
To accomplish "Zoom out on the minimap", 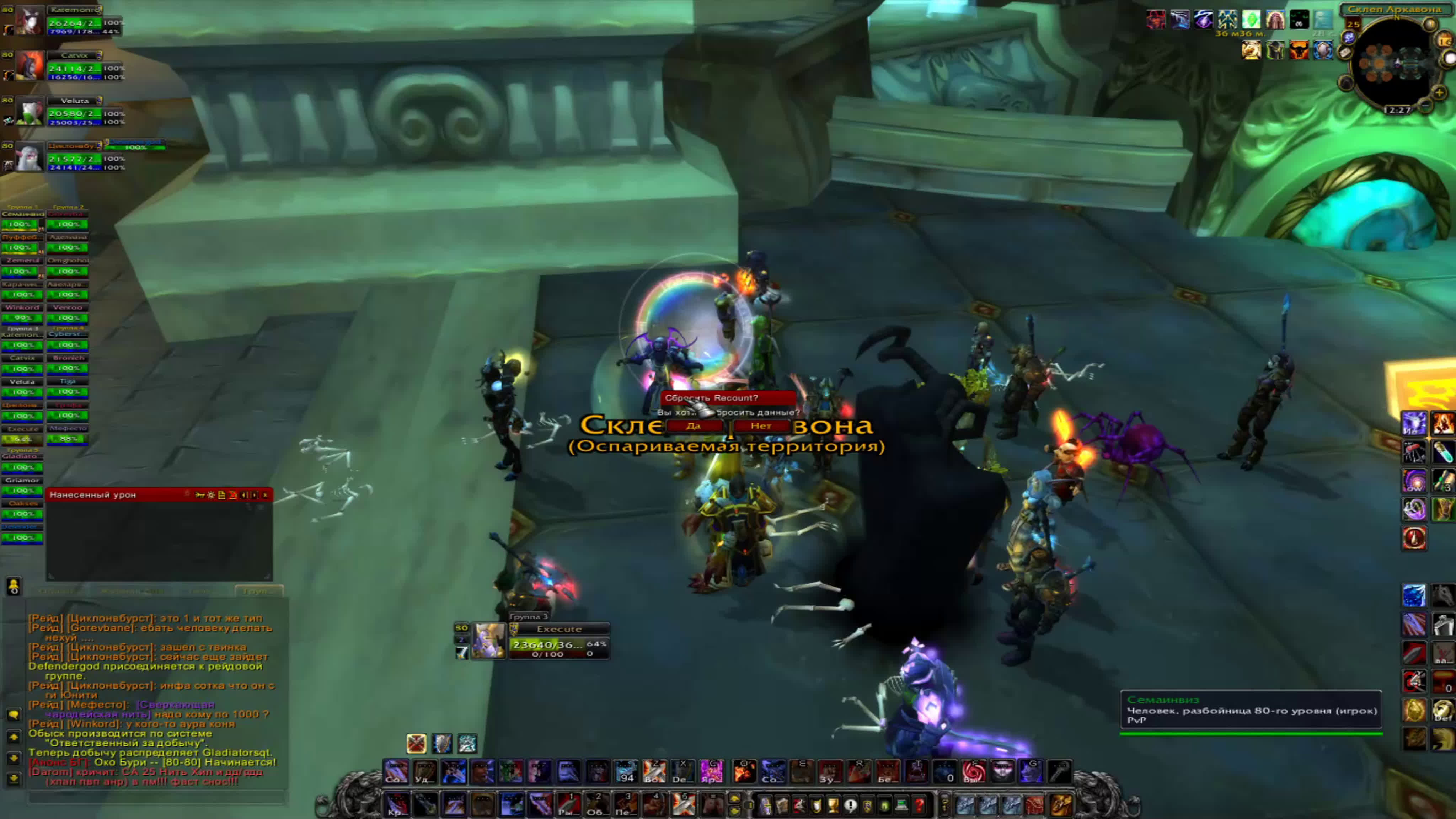I will (x=1425, y=105).
